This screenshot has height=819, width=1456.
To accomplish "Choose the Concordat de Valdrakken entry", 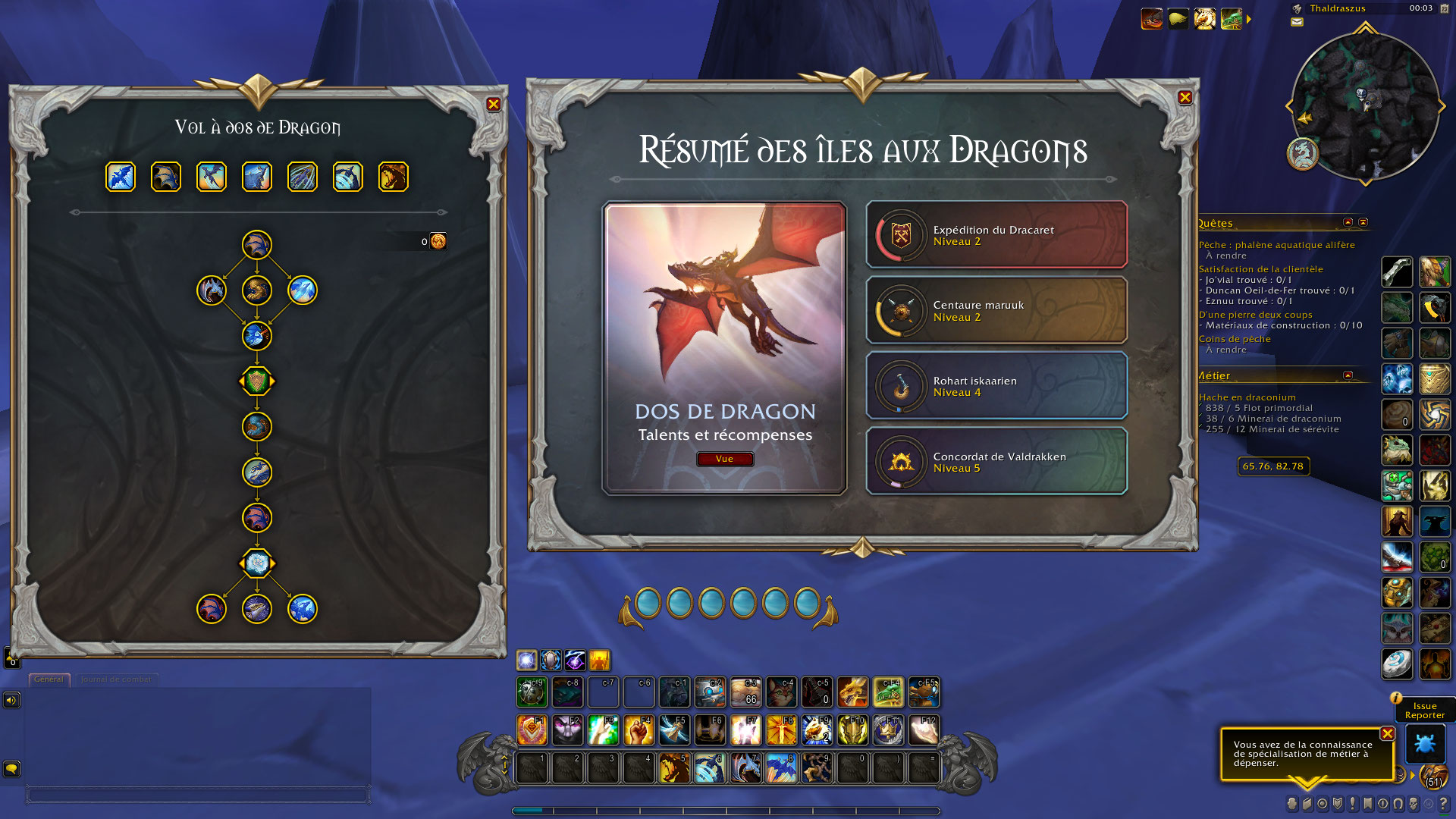I will 996,462.
